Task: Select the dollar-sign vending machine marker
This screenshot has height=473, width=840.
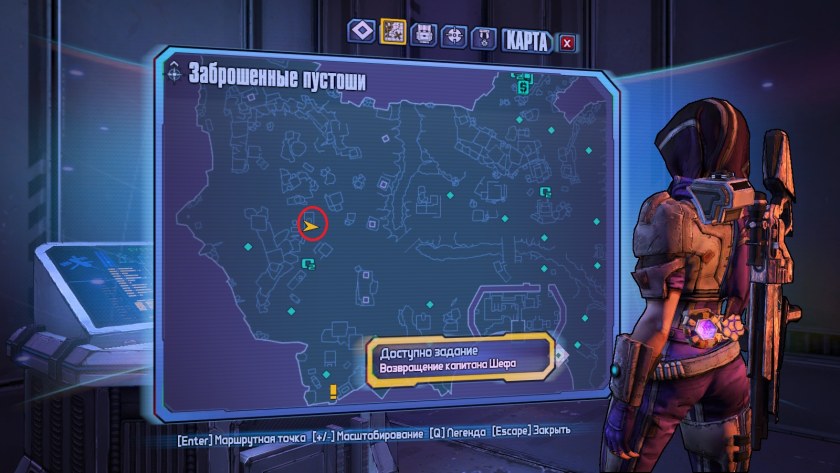Action: point(522,87)
